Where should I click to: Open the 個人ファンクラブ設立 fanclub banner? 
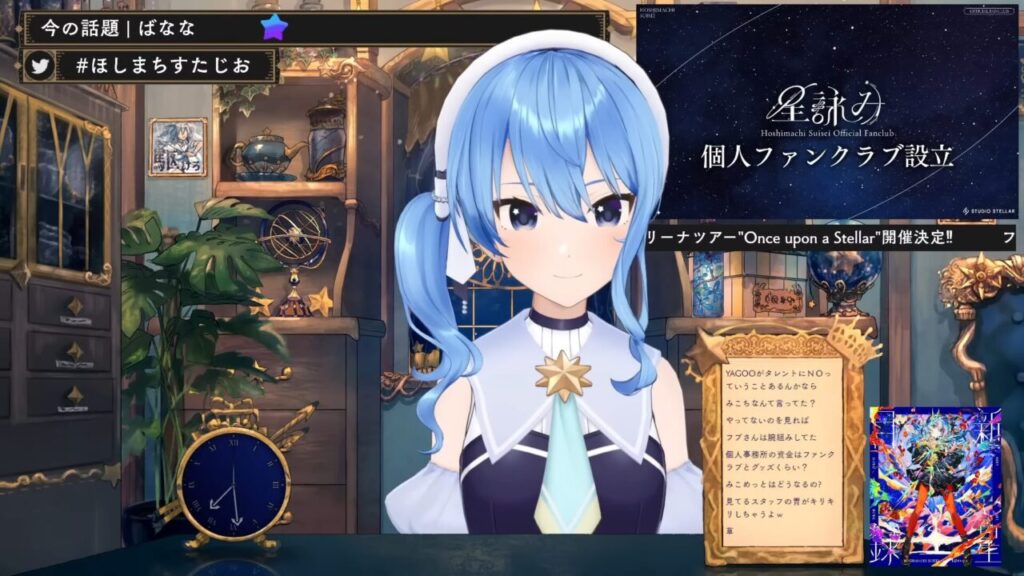point(825,112)
